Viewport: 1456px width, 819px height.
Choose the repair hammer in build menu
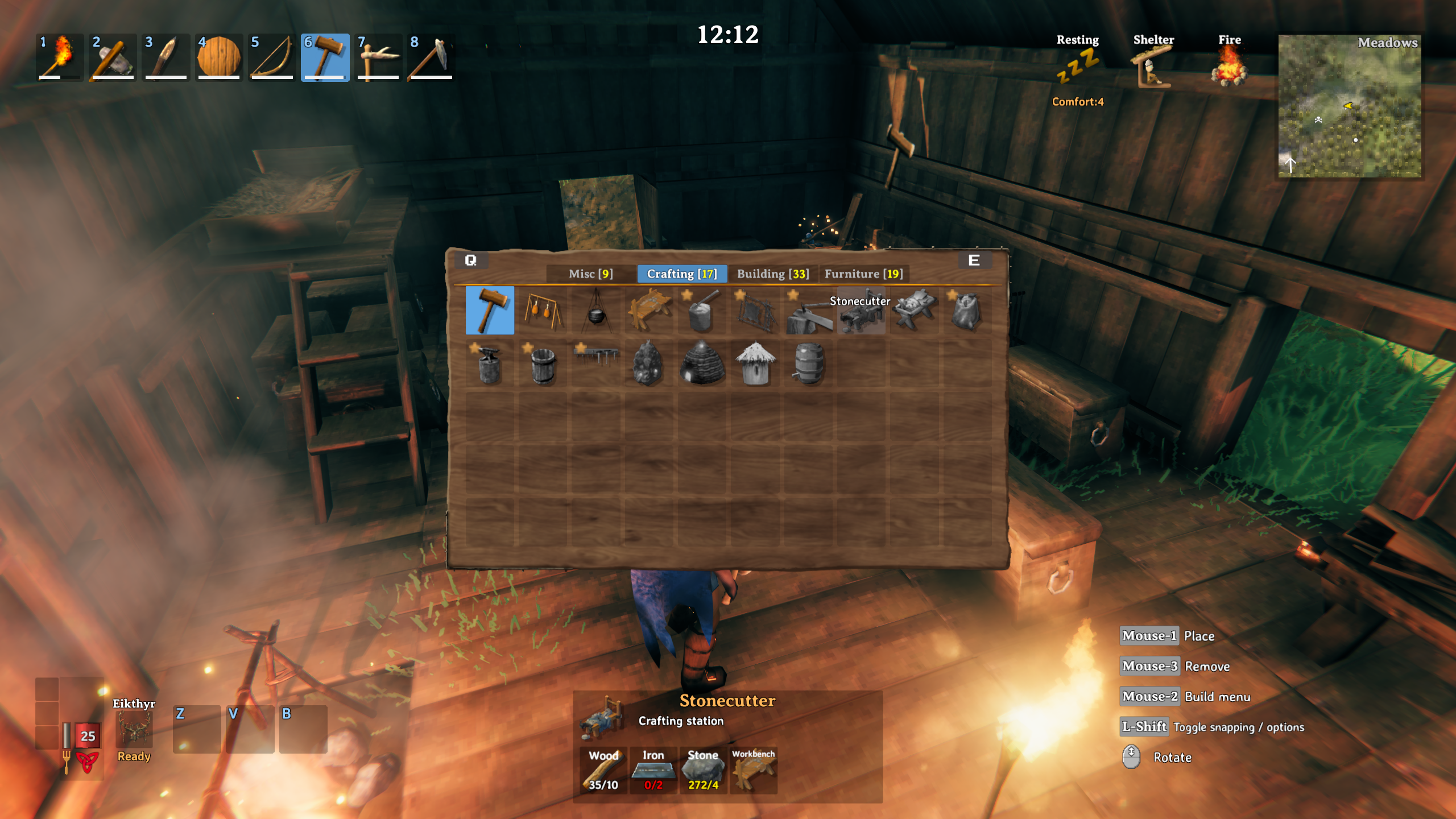pos(489,311)
